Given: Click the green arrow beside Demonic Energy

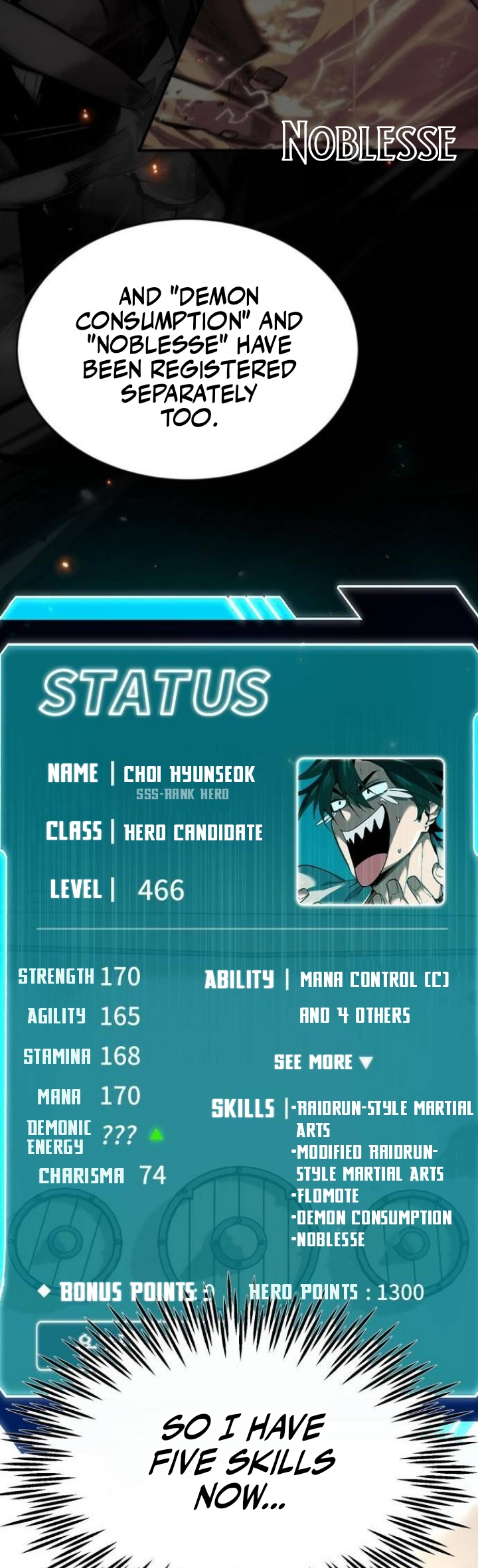Looking at the screenshot, I should pos(157,1135).
